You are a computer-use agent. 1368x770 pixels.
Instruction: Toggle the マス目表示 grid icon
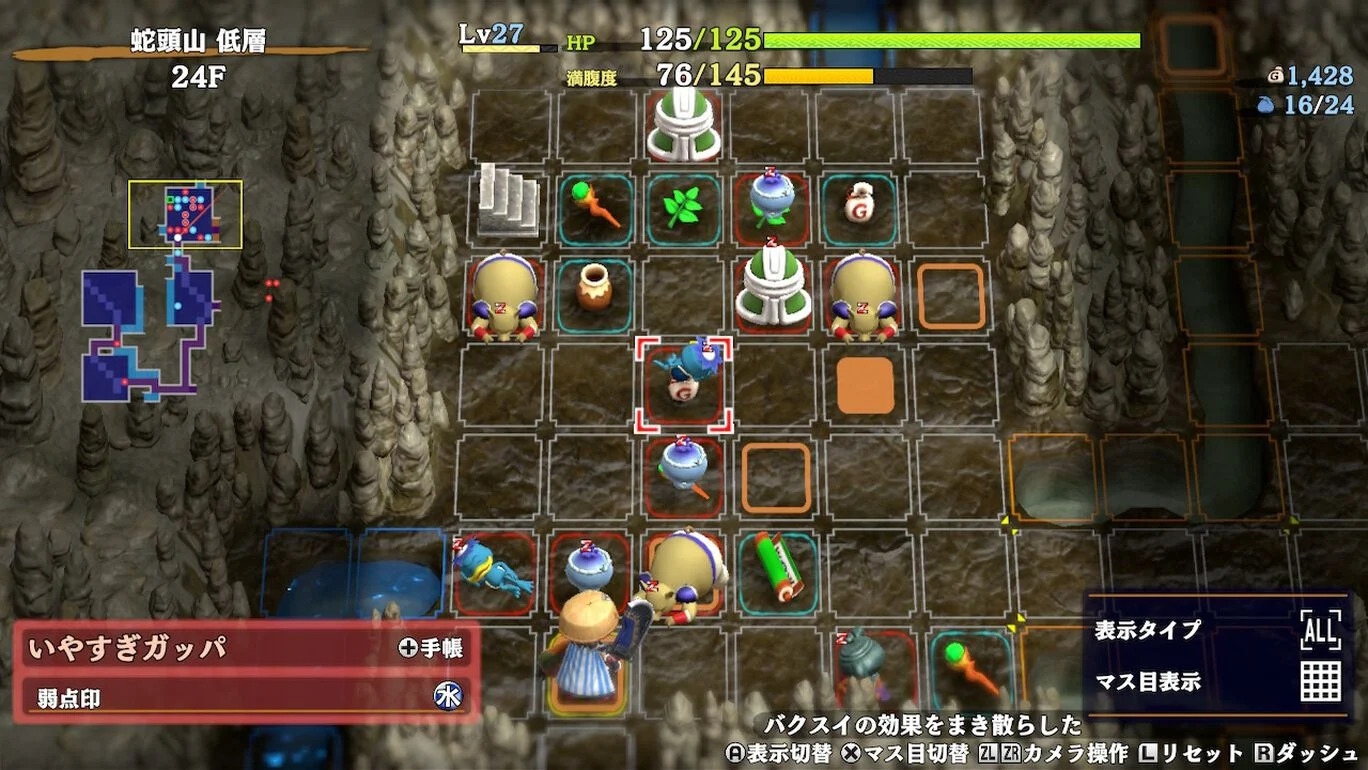tap(1320, 682)
